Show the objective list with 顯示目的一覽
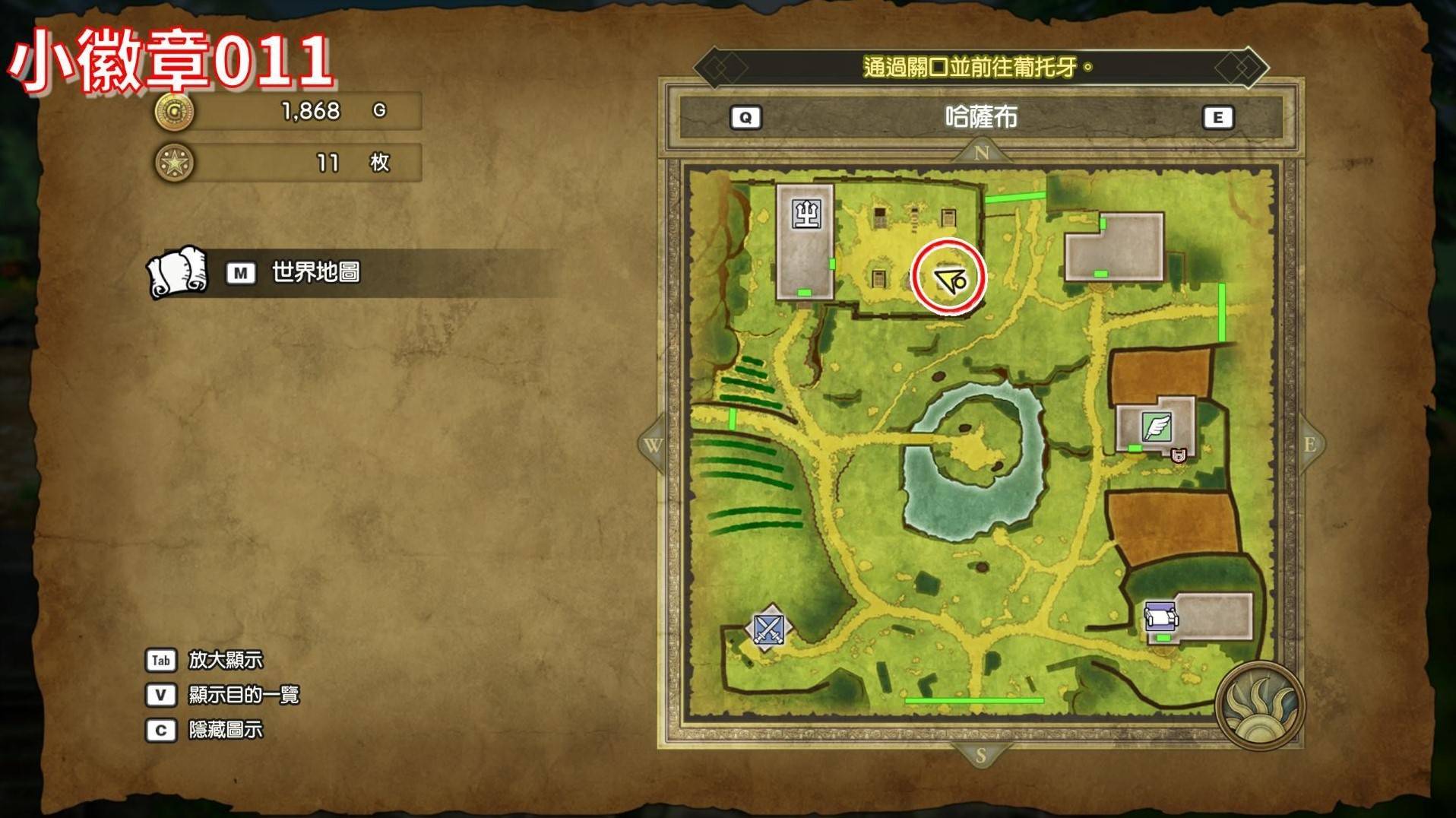The width and height of the screenshot is (1456, 818). coord(243,695)
